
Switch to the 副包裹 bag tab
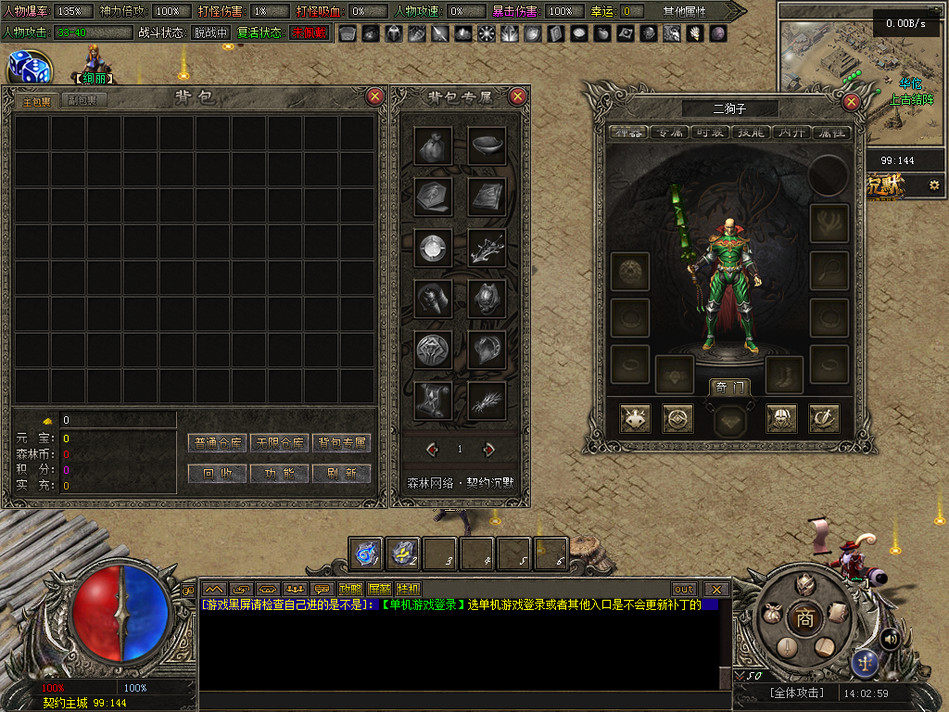tap(84, 100)
